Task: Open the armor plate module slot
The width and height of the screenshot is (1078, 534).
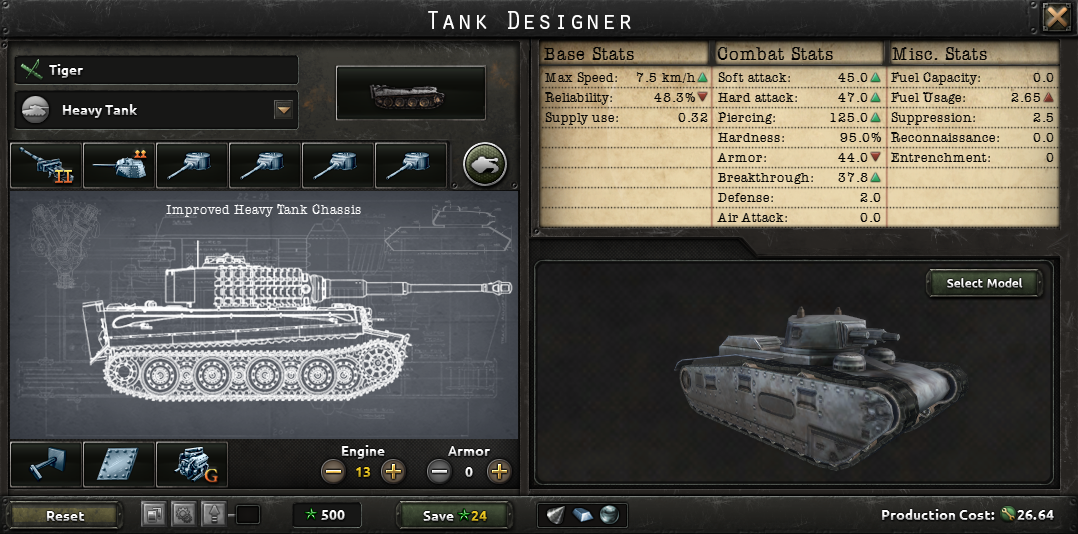Action: coord(119,465)
